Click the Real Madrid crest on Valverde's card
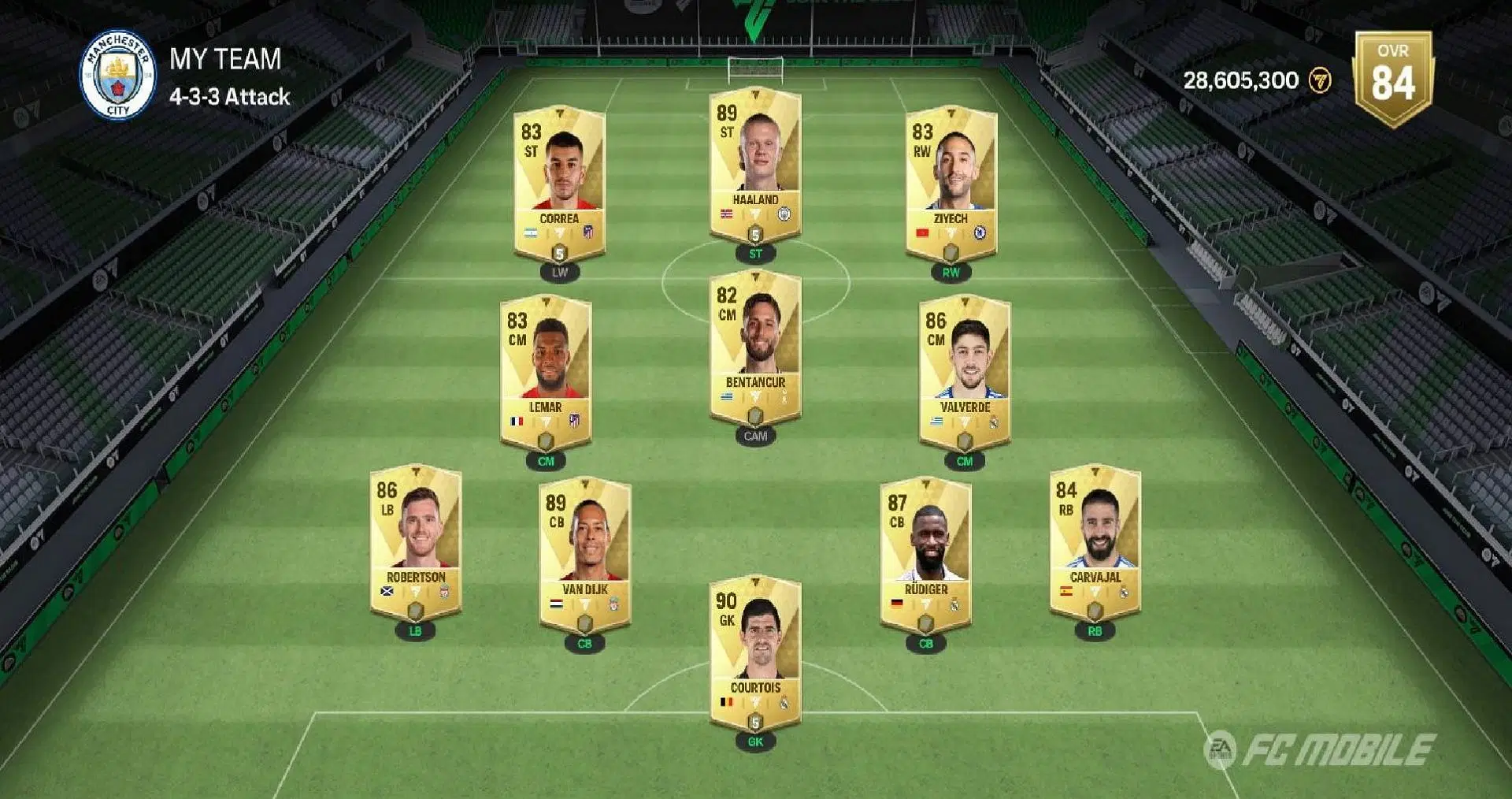The image size is (1512, 799). 994,422
